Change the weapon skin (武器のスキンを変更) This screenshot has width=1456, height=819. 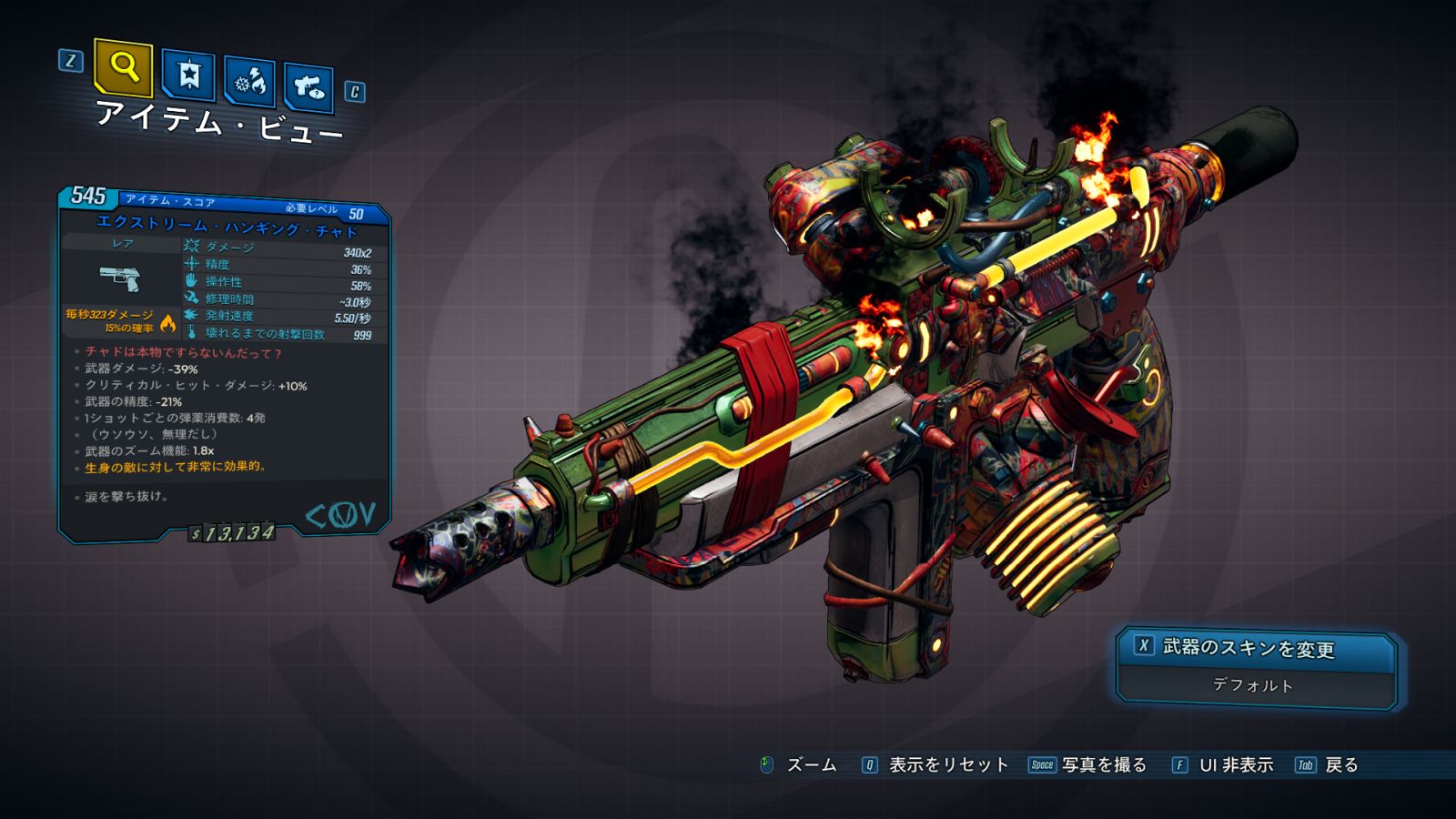[x=1256, y=648]
